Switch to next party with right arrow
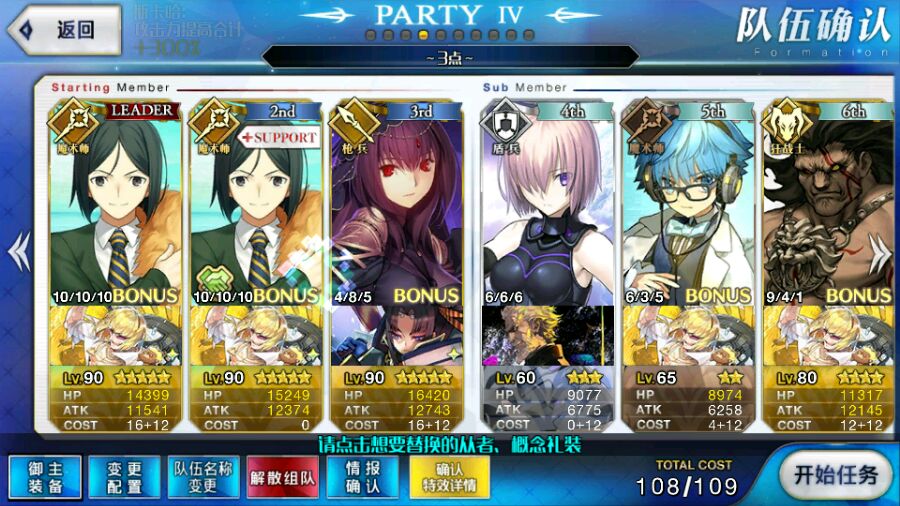The width and height of the screenshot is (900, 506). (882, 252)
